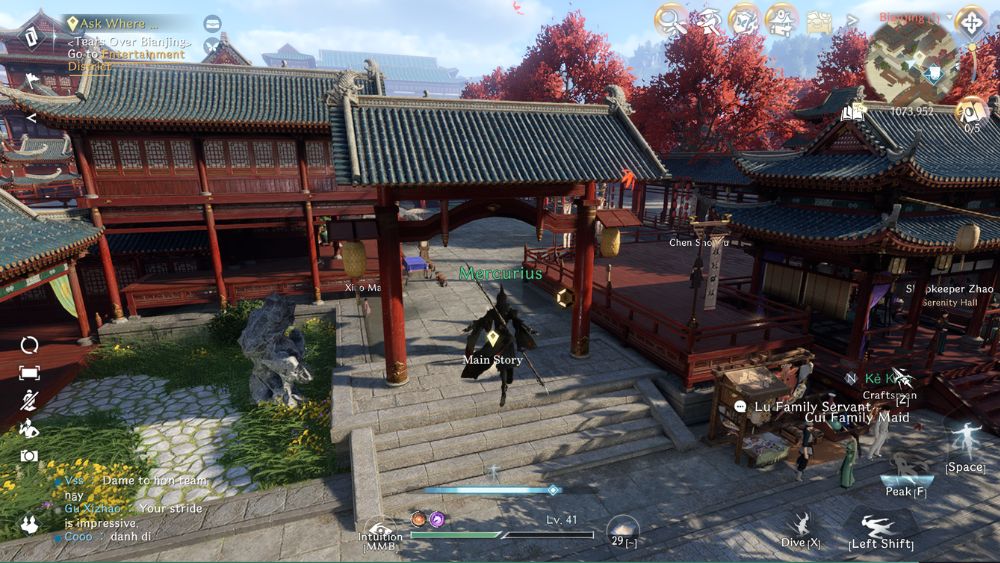Toggle the screen frame icon
Screen dimensions: 1000x563
[x=29, y=373]
